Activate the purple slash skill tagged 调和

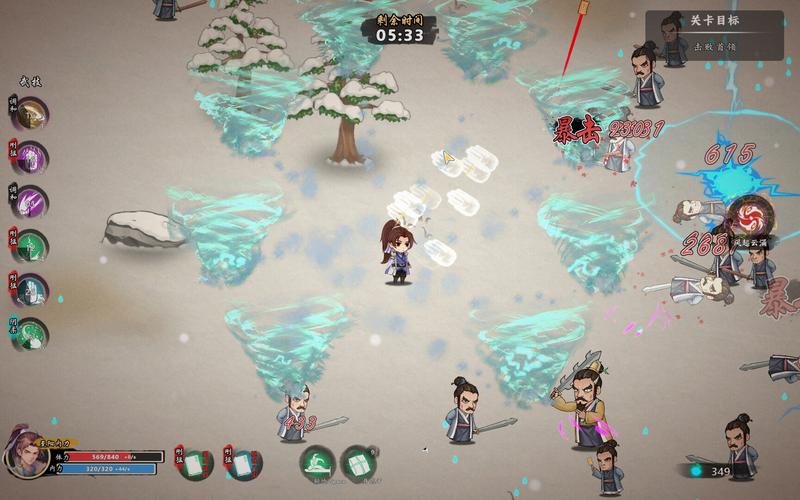click(x=32, y=200)
